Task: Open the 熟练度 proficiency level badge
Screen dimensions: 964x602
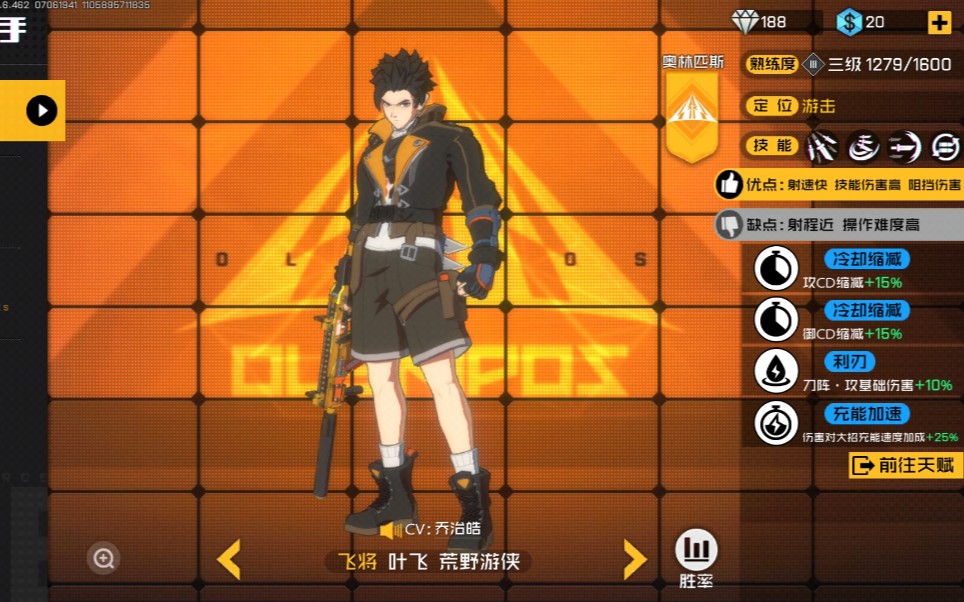Action: (x=813, y=64)
